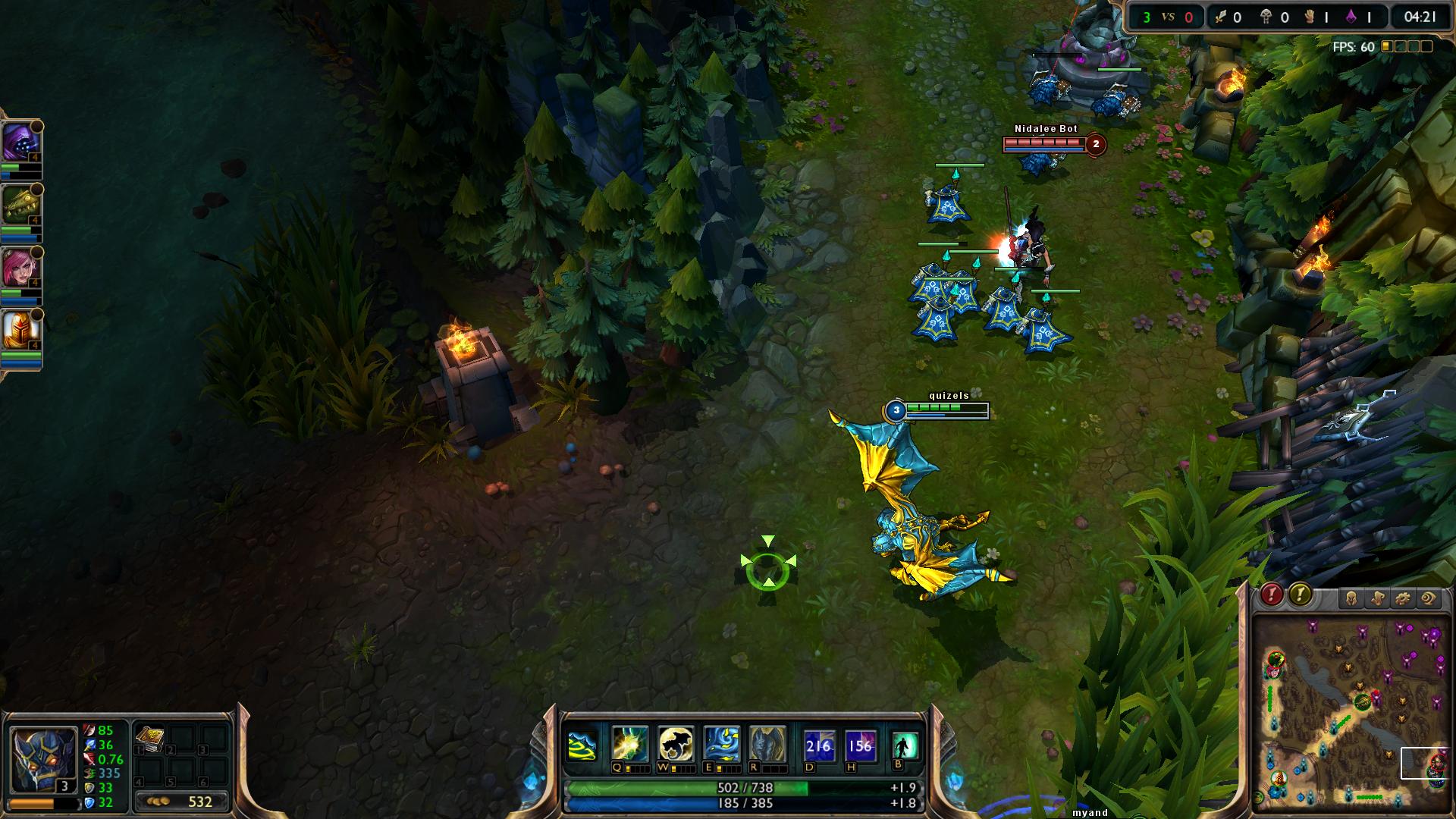This screenshot has width=1456, height=819.
Task: Select the R dragon form ultimate
Action: point(767,744)
